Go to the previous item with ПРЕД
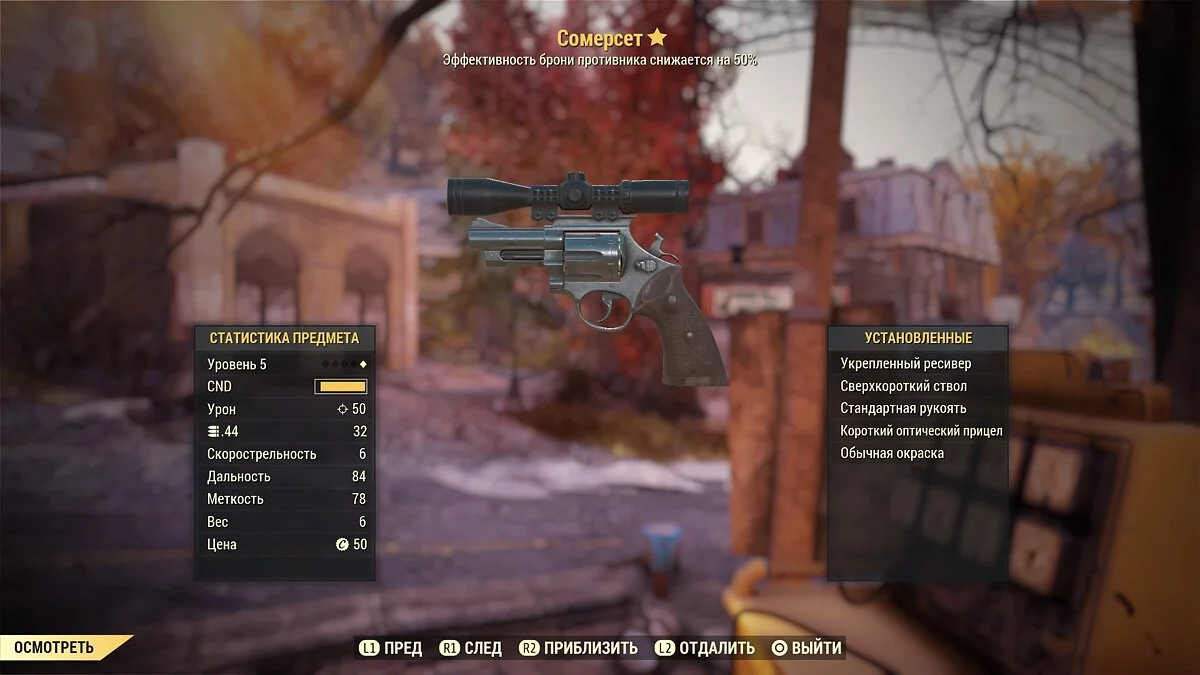Viewport: 1200px width, 675px height. coord(391,648)
